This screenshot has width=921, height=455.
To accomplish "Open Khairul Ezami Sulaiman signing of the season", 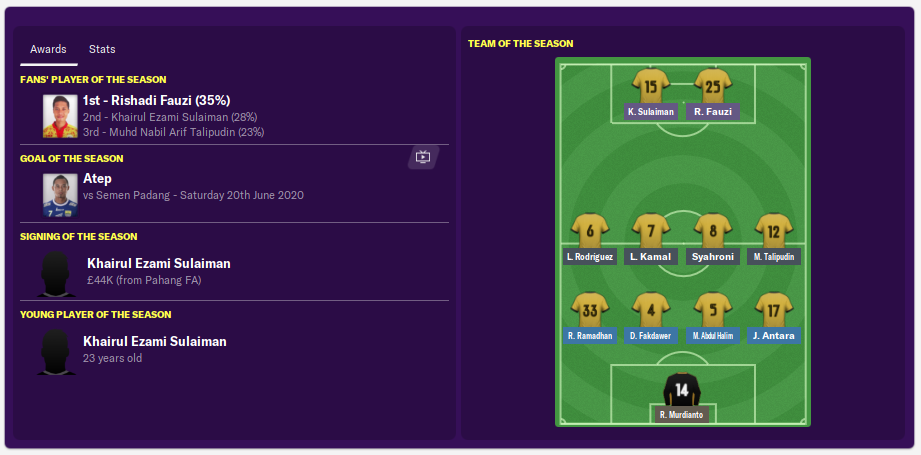I will 158,264.
